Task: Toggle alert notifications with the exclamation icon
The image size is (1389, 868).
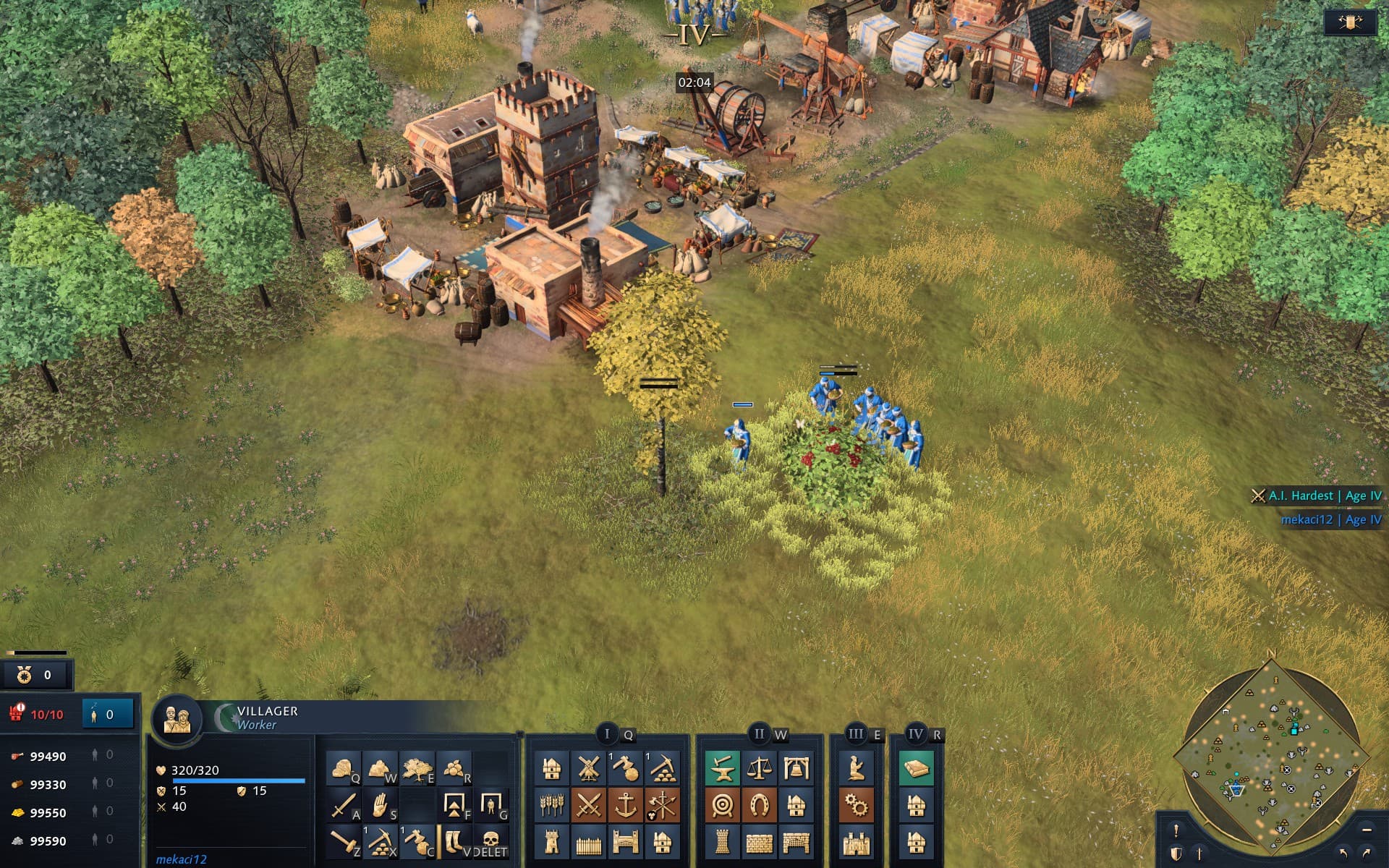Action: tap(1176, 830)
